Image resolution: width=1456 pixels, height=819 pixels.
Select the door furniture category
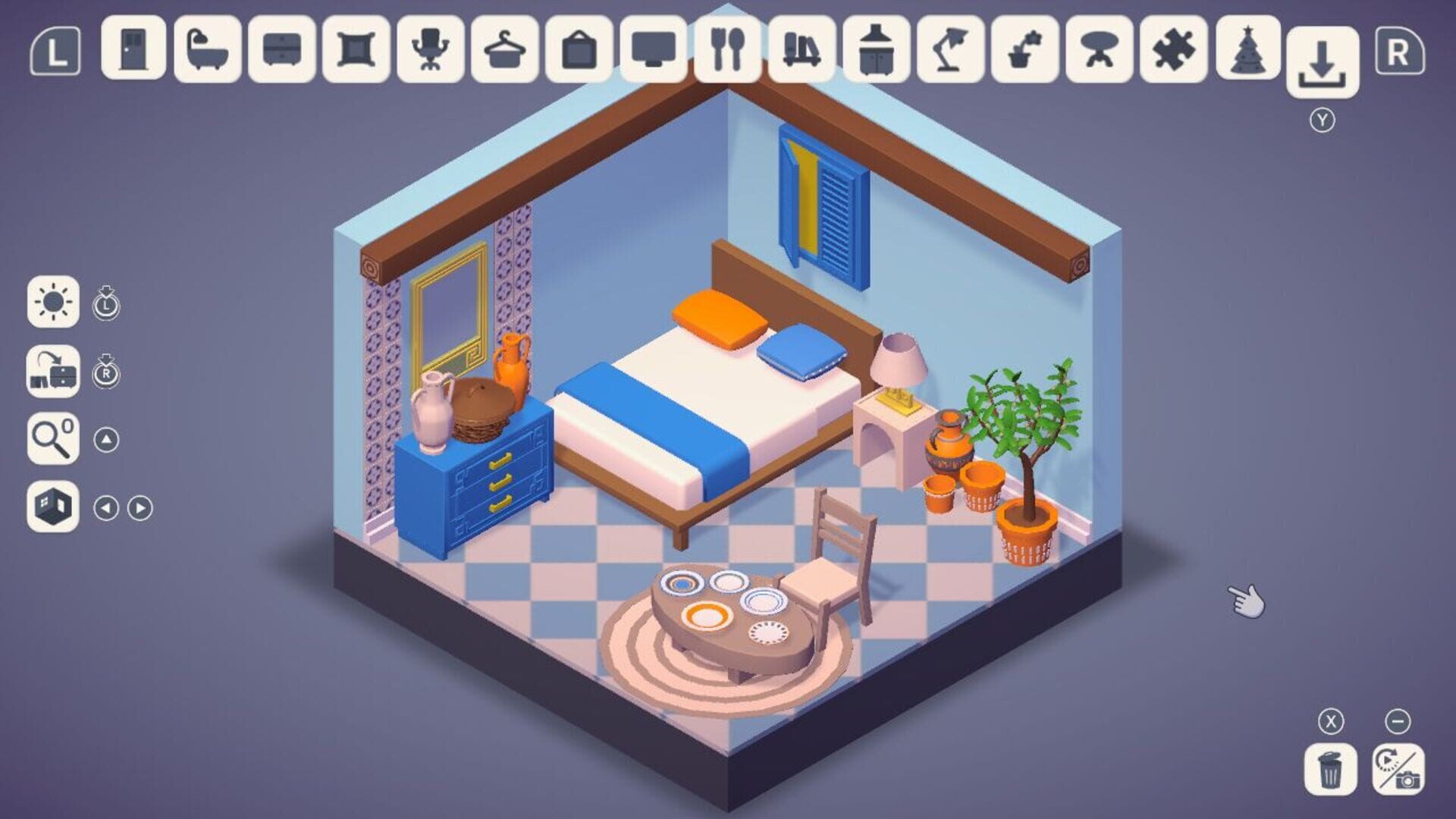pos(134,49)
